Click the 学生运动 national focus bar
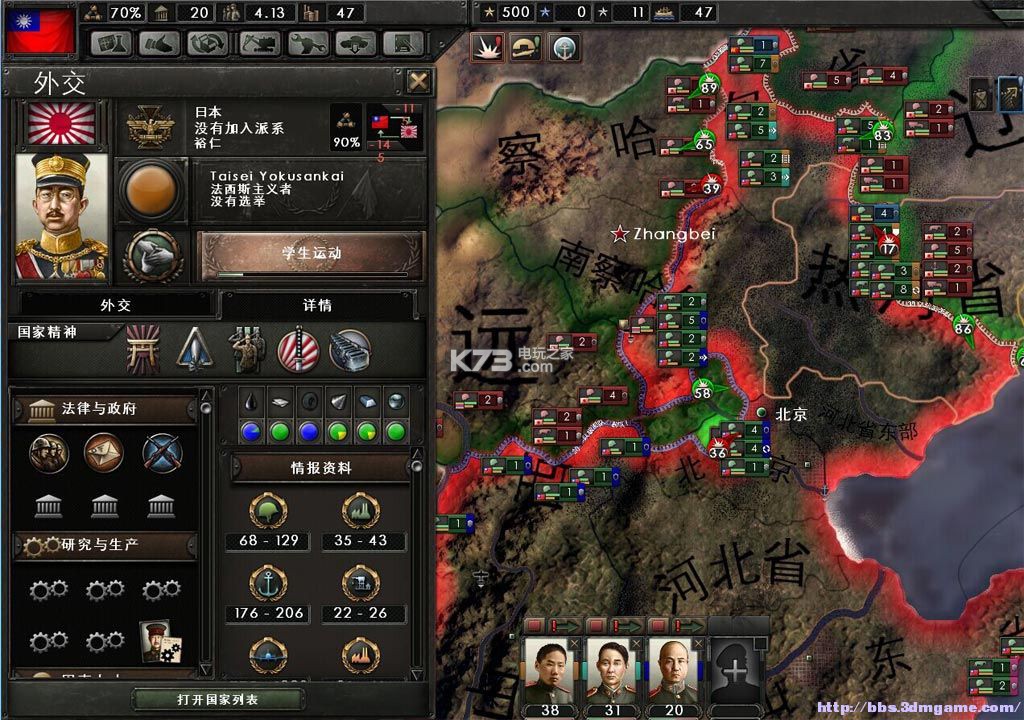The height and width of the screenshot is (720, 1024). tap(311, 254)
